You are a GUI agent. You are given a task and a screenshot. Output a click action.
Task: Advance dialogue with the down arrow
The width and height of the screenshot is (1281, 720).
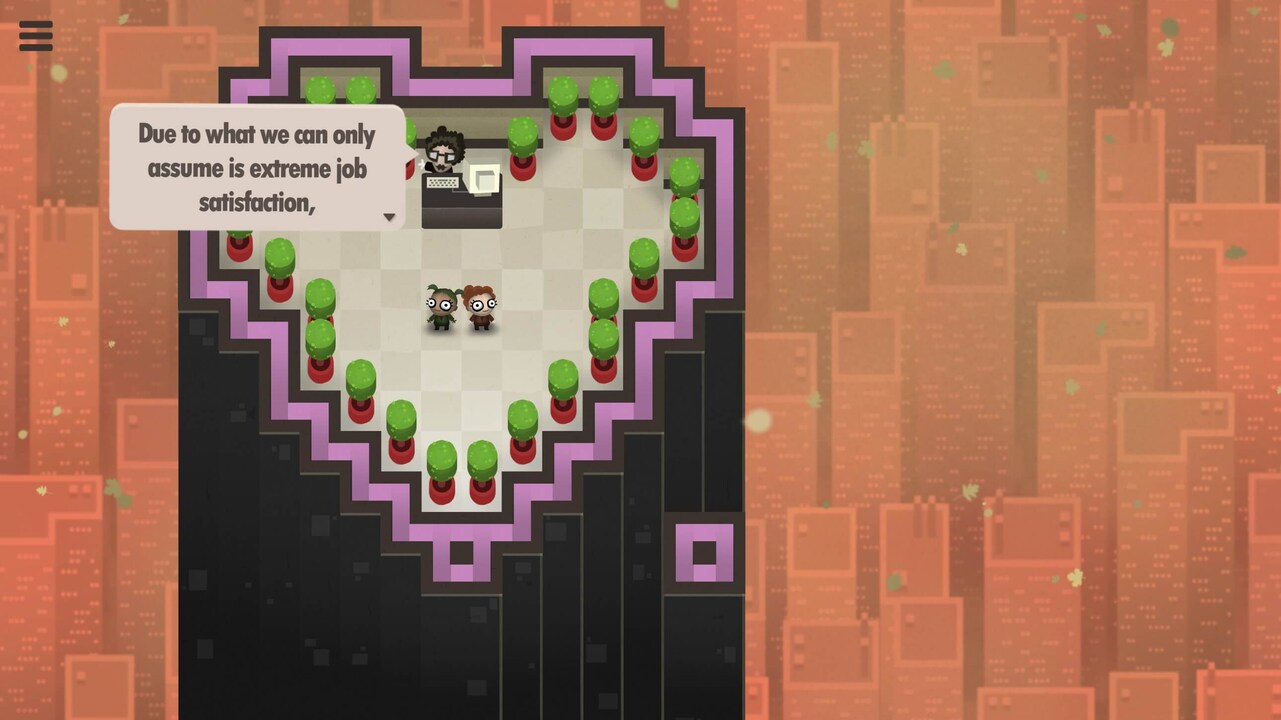[x=389, y=217]
